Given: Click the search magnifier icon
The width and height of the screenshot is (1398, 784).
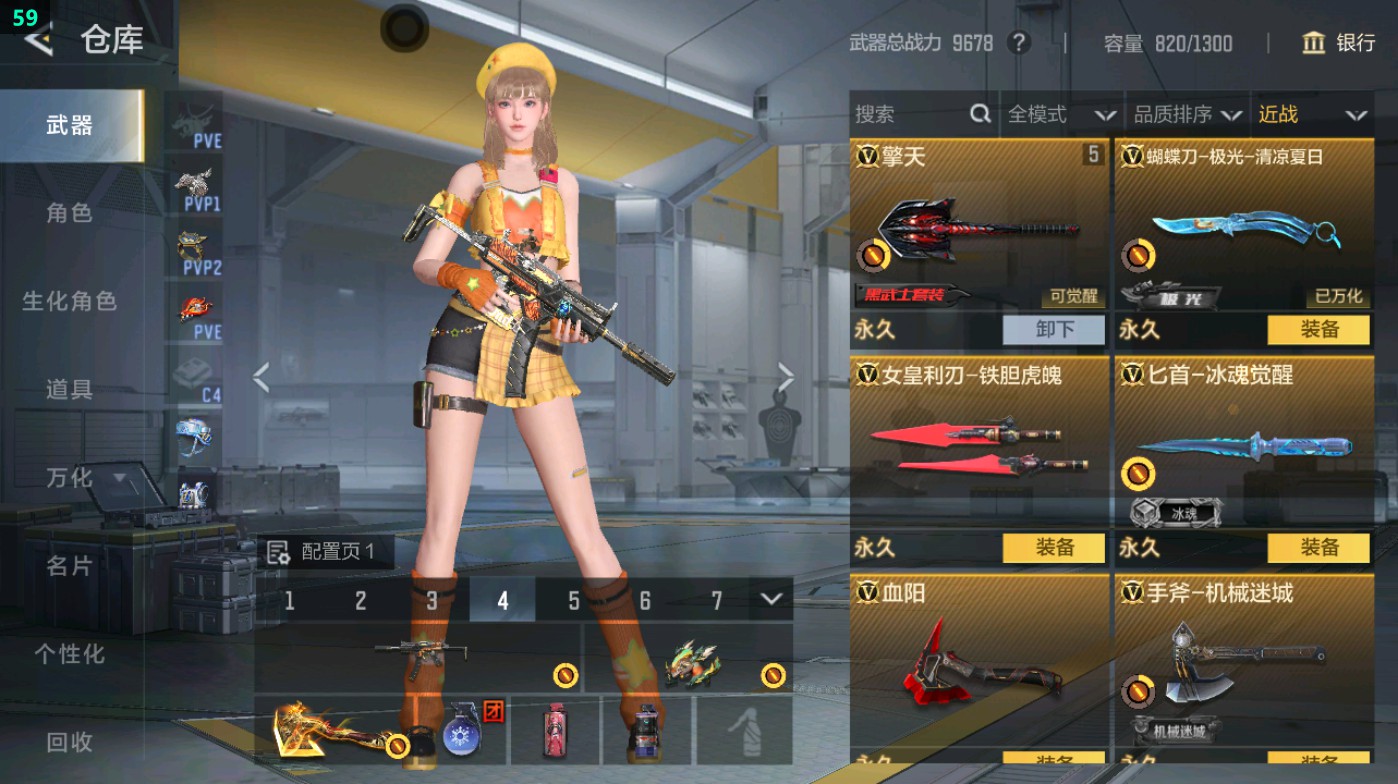Looking at the screenshot, I should (978, 115).
